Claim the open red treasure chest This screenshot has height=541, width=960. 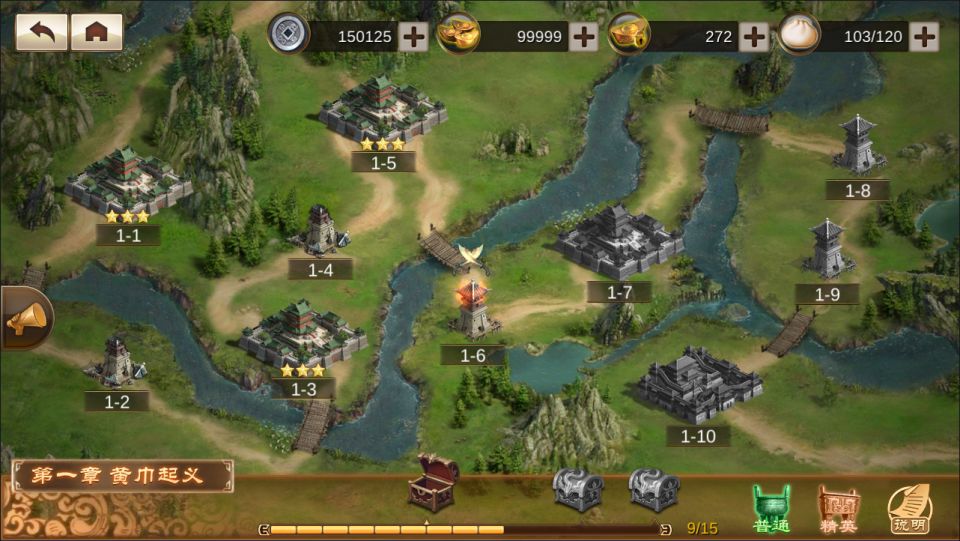433,481
